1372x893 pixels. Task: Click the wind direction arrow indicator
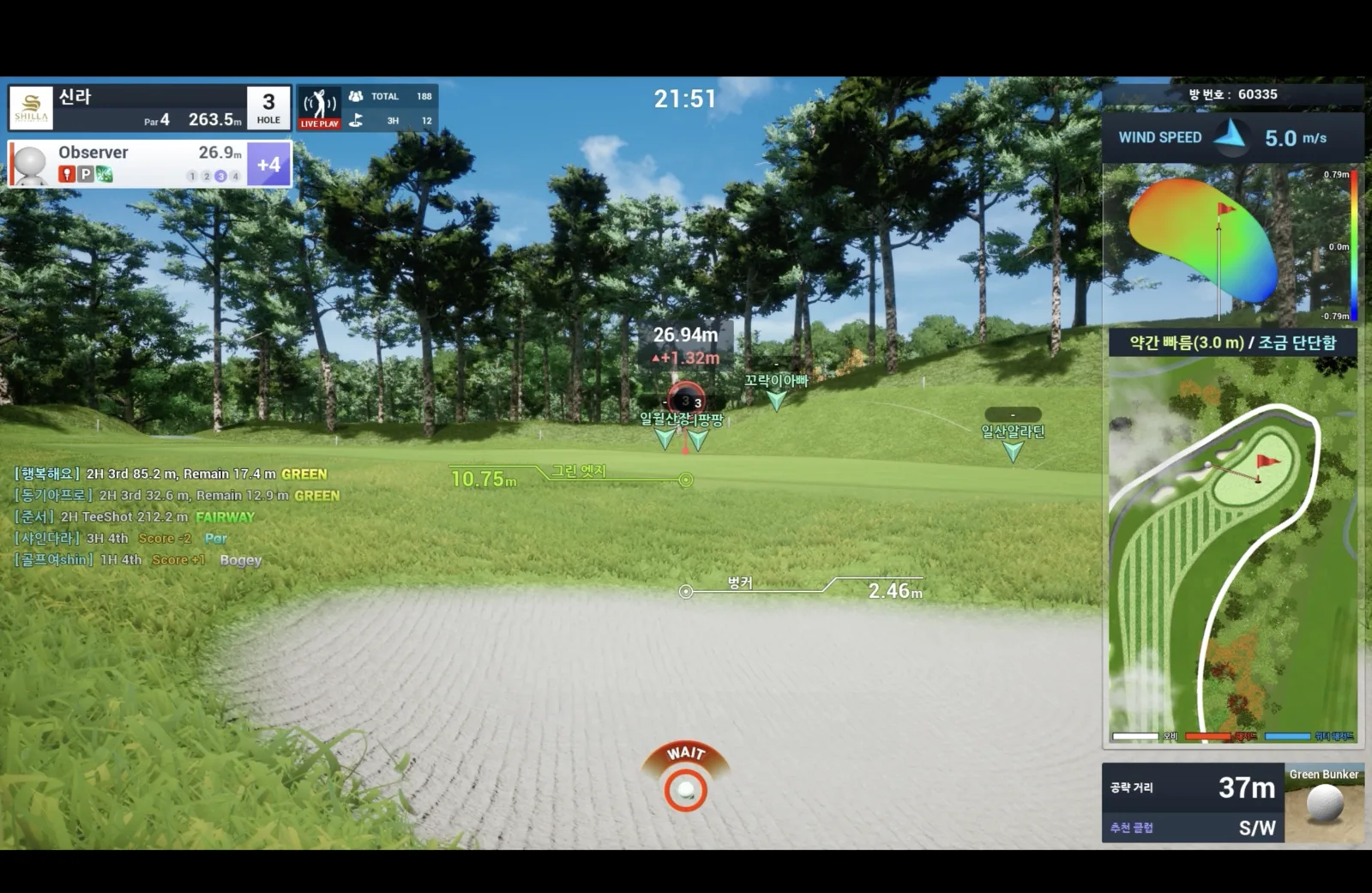coord(1232,137)
